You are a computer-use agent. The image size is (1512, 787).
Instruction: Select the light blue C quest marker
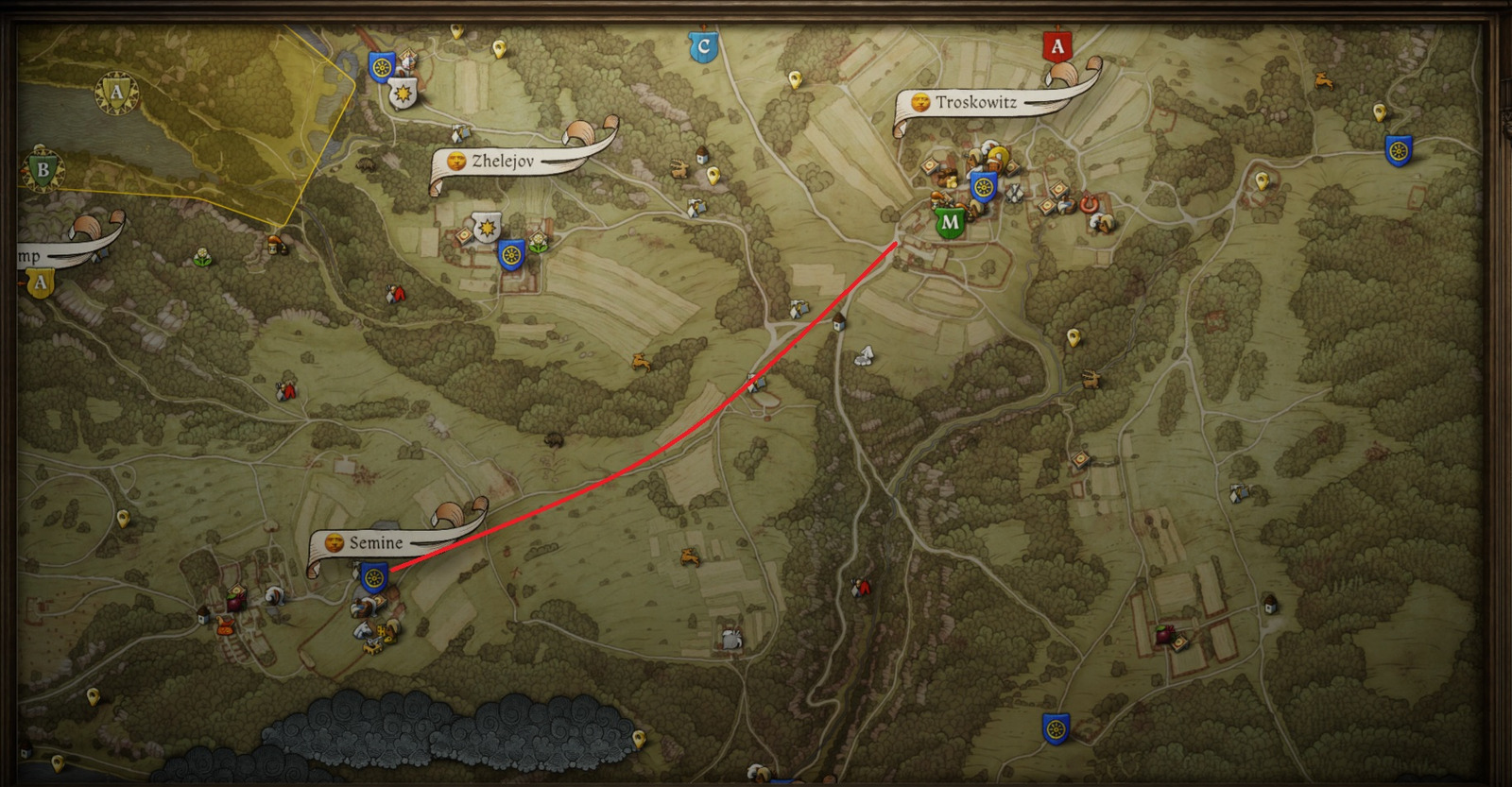coord(702,46)
